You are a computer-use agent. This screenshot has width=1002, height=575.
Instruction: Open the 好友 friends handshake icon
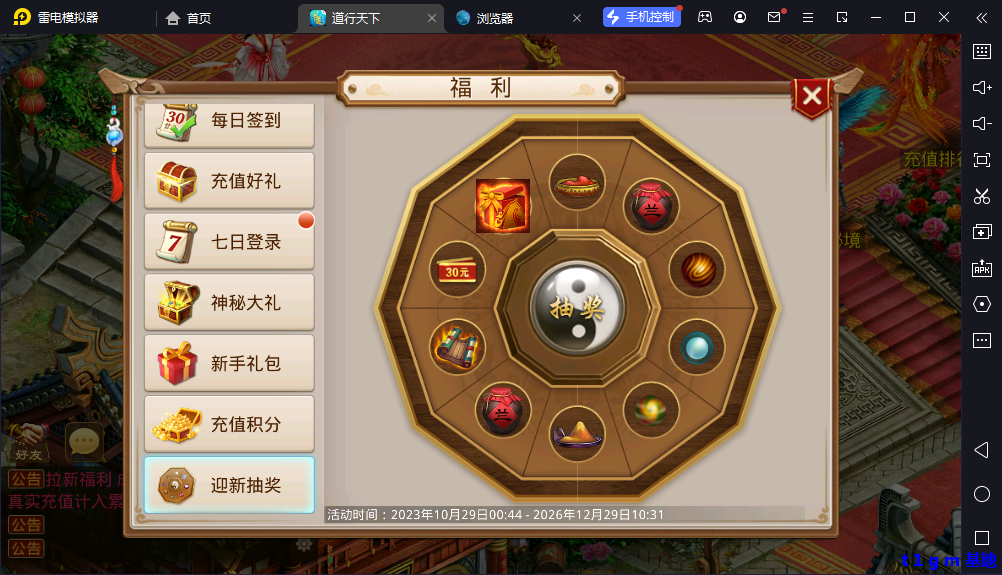coord(27,441)
